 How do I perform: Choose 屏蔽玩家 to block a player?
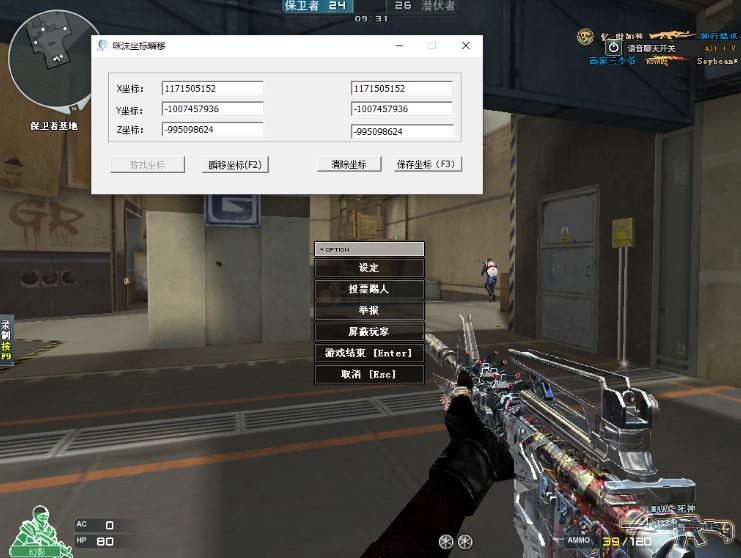(369, 331)
